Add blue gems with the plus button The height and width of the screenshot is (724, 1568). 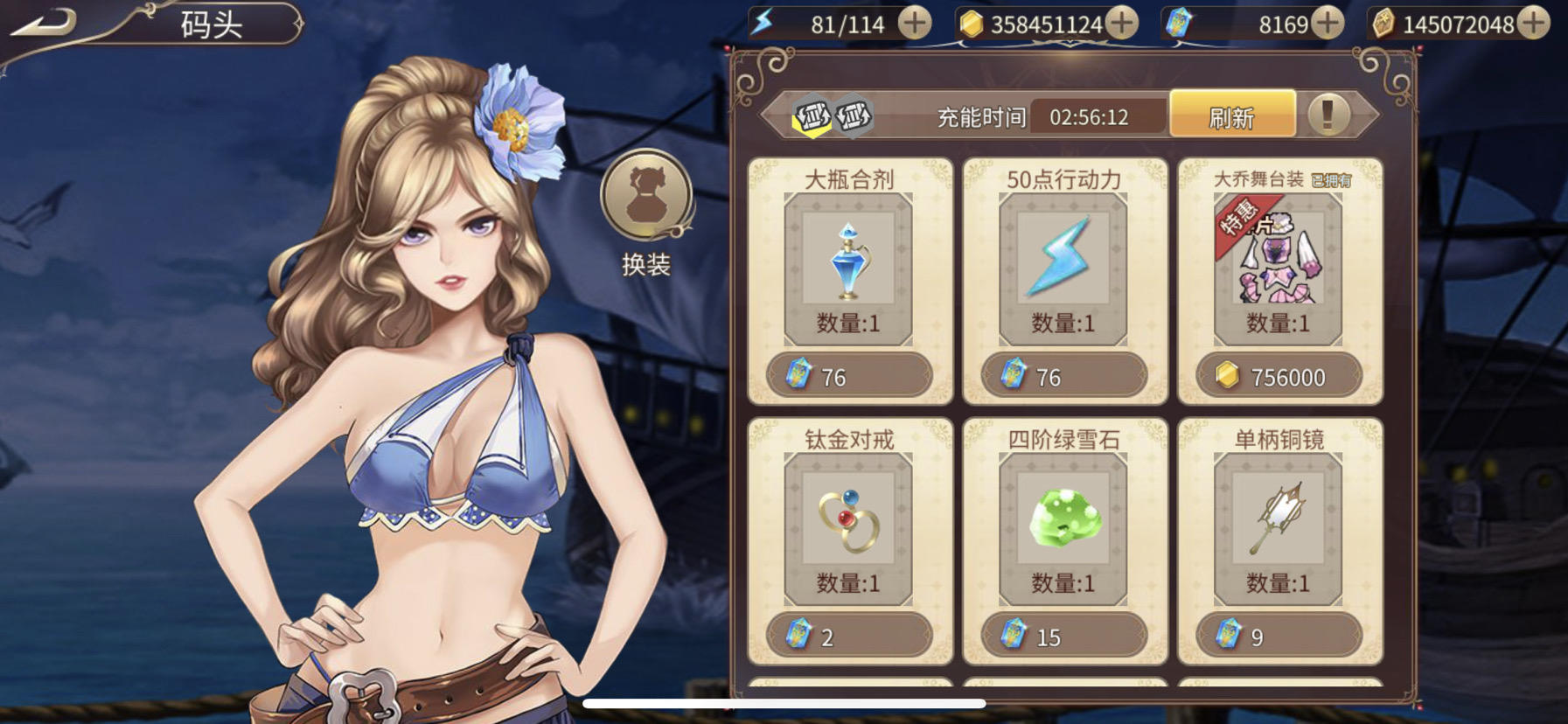[1328, 23]
